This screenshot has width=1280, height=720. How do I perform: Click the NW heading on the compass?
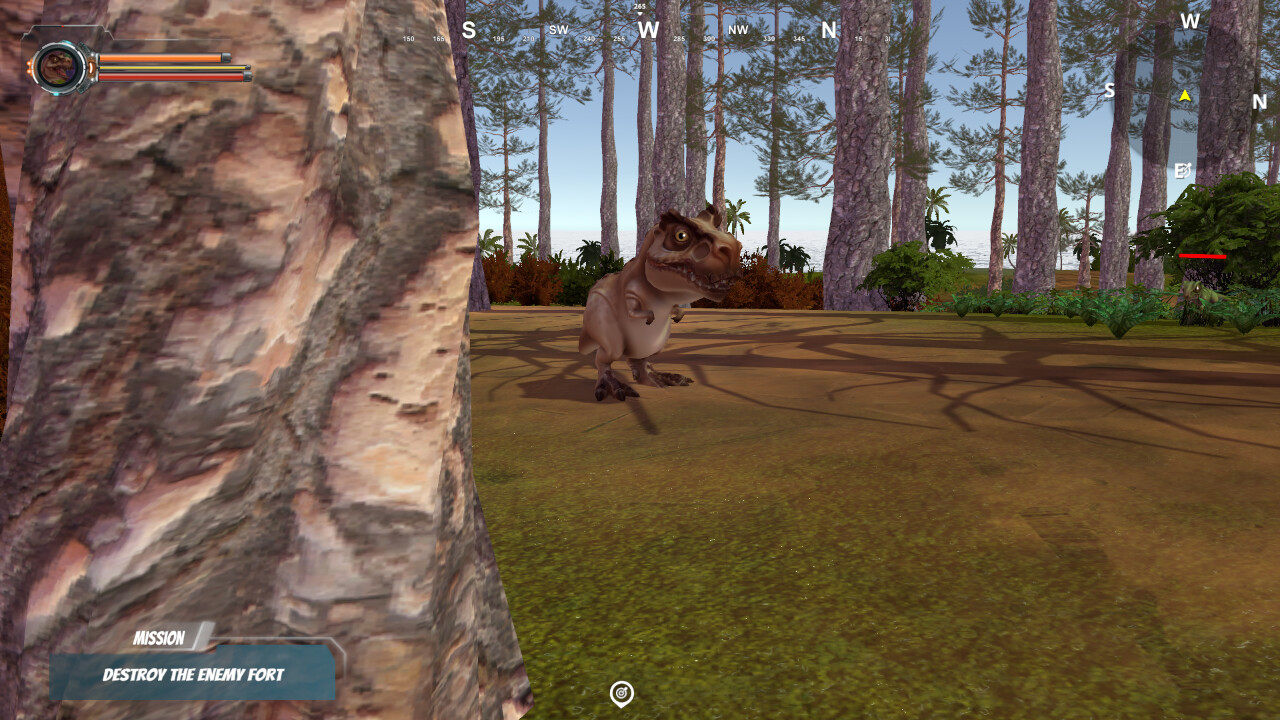click(737, 31)
